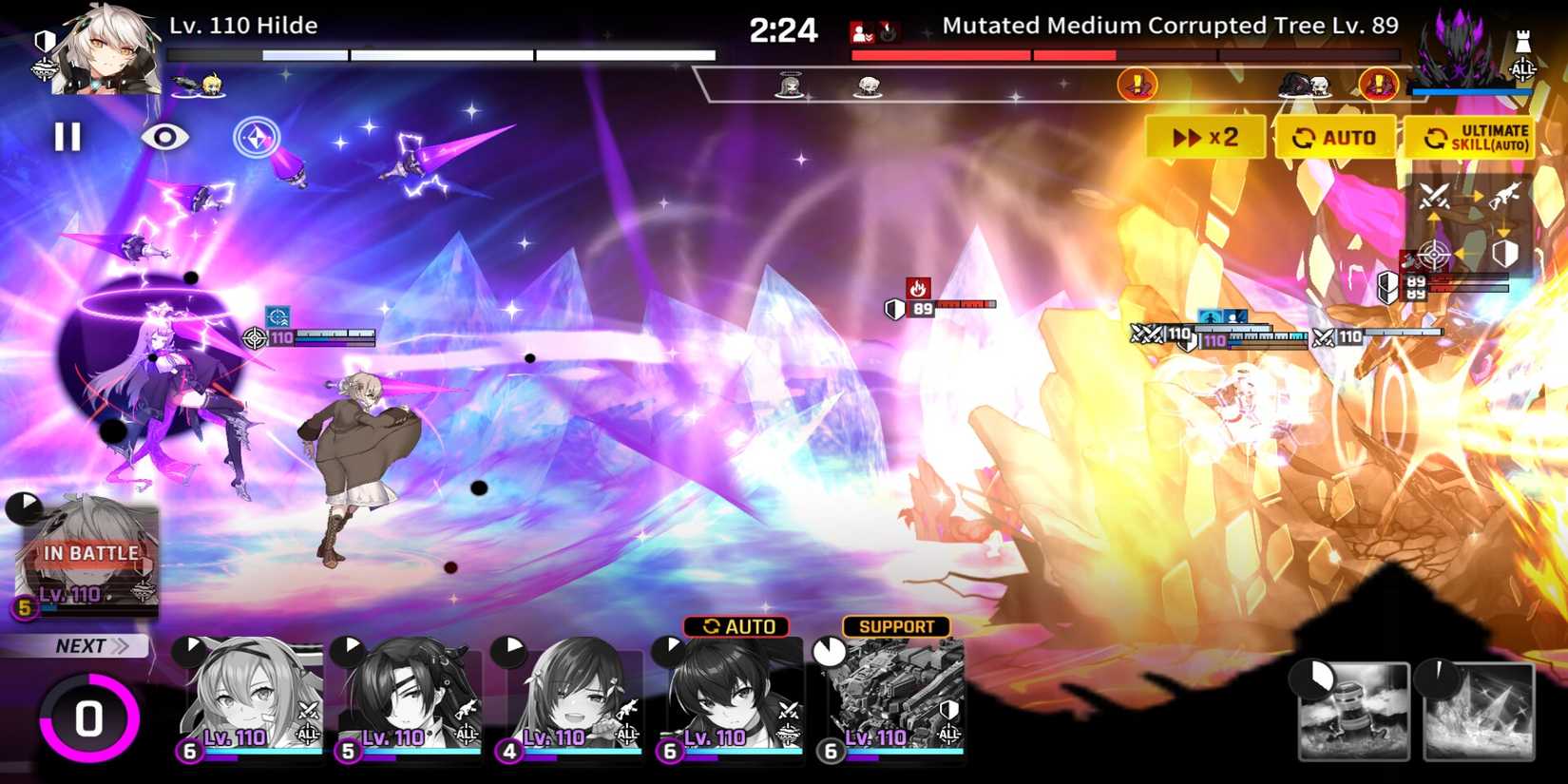Click the AUTO tag above the fourth ally
Screen dimensions: 1568x784
tap(736, 625)
